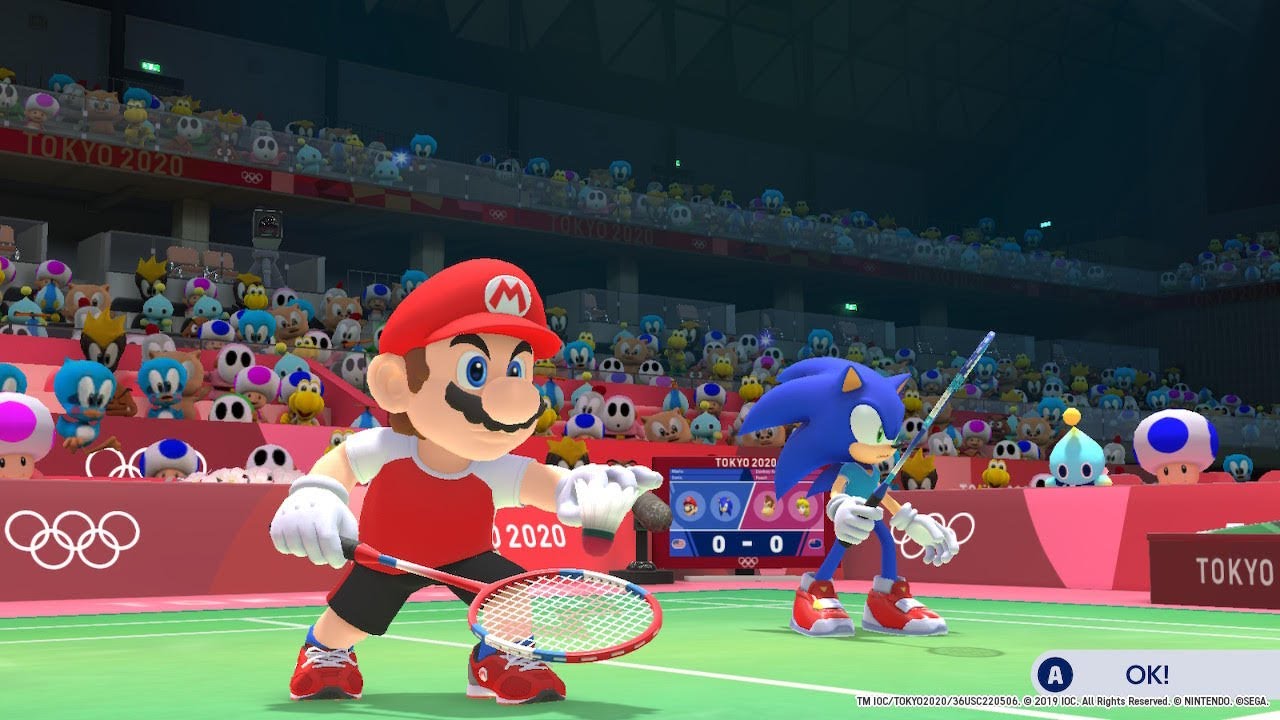This screenshot has height=720, width=1280.
Task: Confirm with the OK! button
Action: coord(1145,674)
